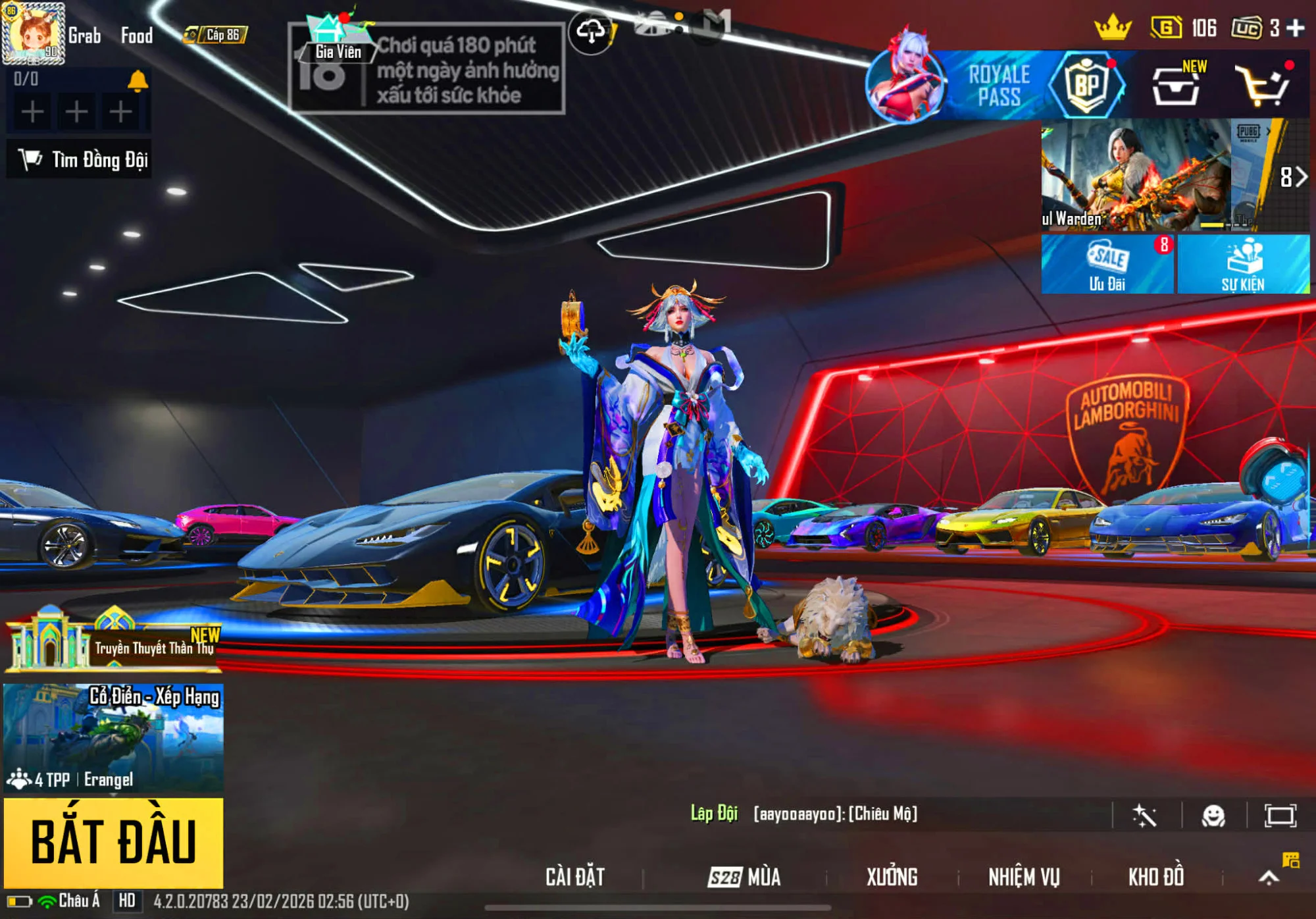
Task: Open the S28 Mùa season menu
Action: (744, 877)
